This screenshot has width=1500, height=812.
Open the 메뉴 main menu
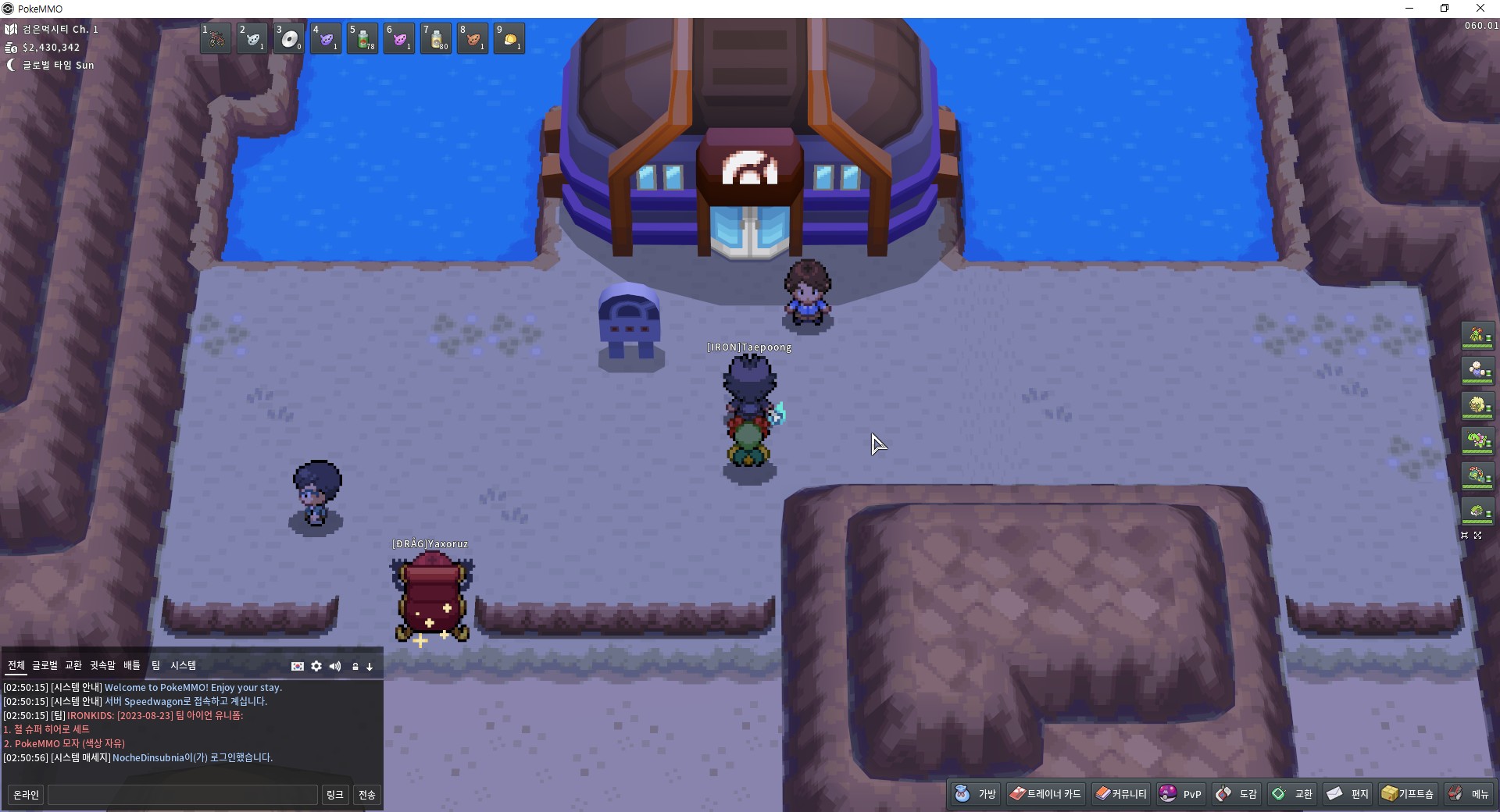tap(1469, 794)
